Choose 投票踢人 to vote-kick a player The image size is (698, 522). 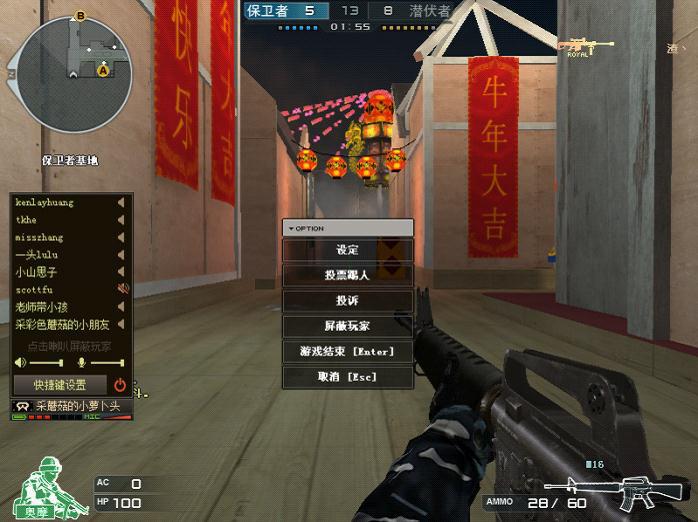pyautogui.click(x=347, y=275)
